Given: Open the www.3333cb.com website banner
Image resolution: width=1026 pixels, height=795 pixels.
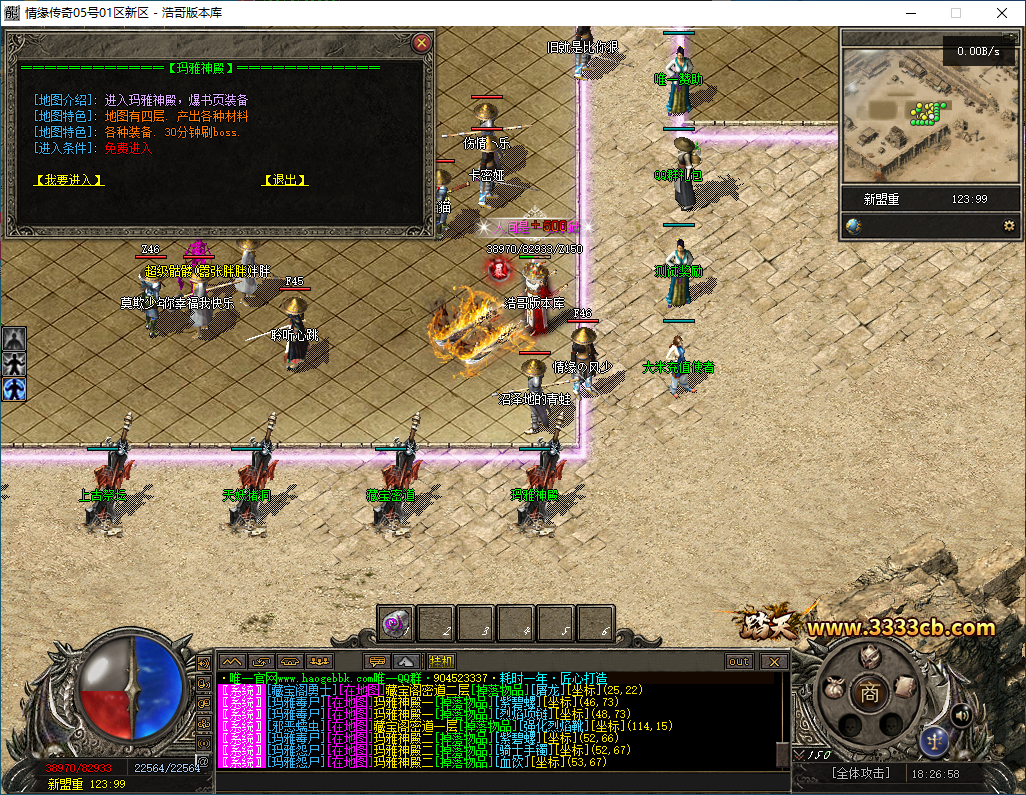Looking at the screenshot, I should coord(900,628).
